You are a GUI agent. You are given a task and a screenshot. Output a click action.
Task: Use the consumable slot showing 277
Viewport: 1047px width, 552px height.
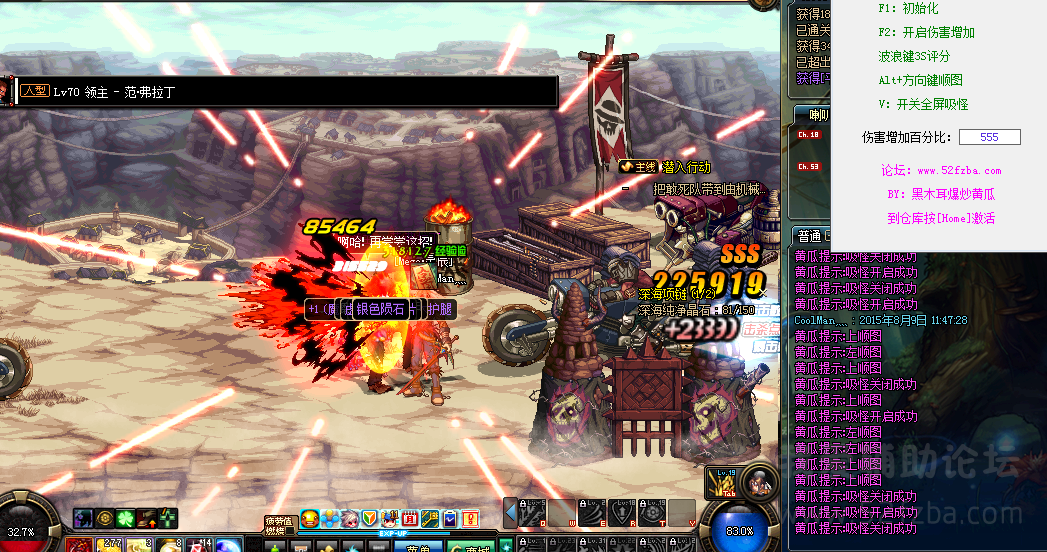[111, 546]
